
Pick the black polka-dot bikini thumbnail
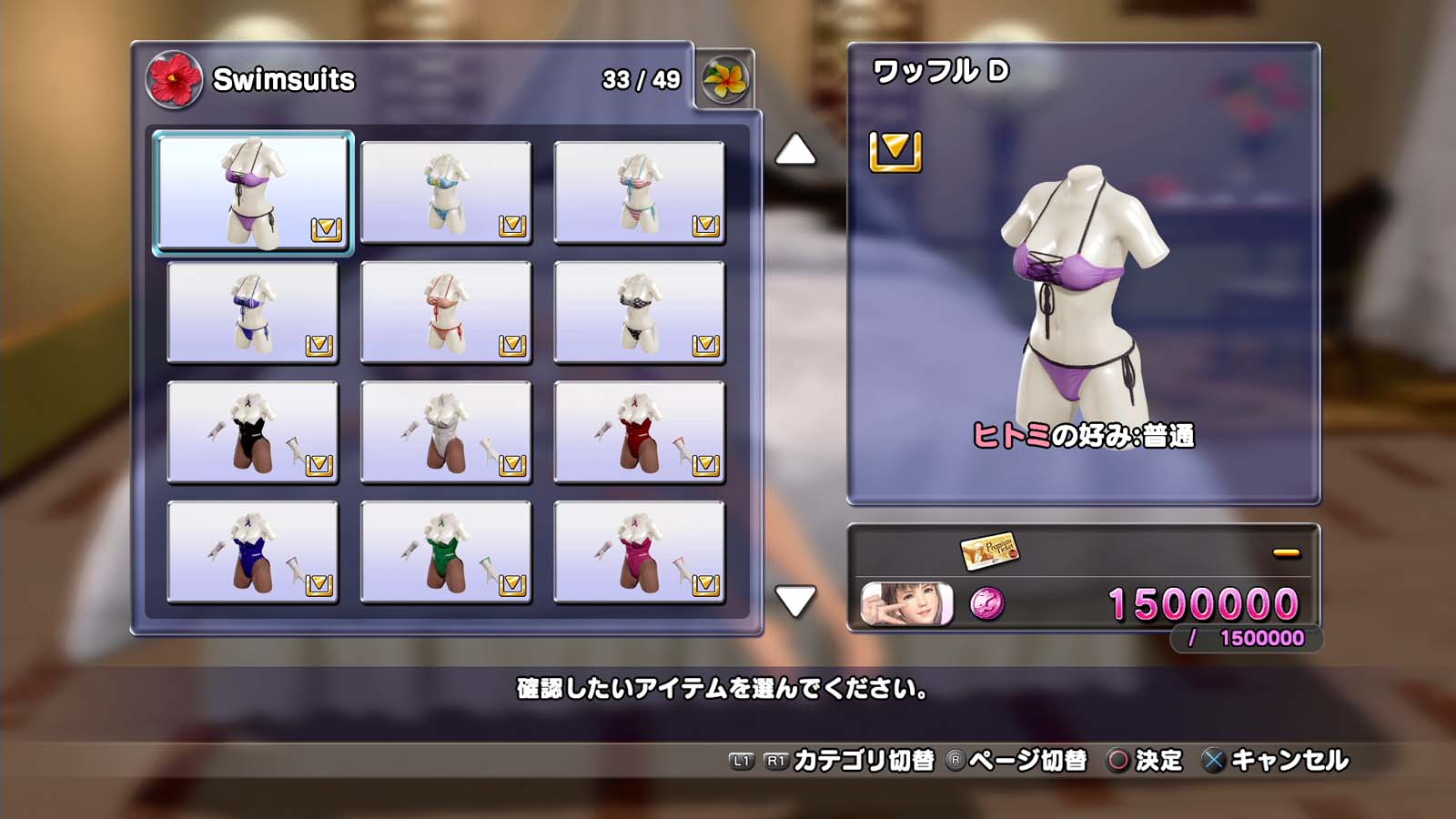(x=639, y=312)
